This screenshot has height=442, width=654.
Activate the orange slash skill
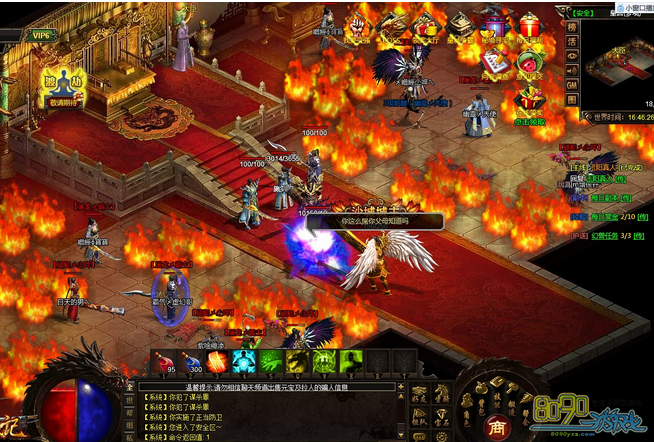(x=216, y=362)
